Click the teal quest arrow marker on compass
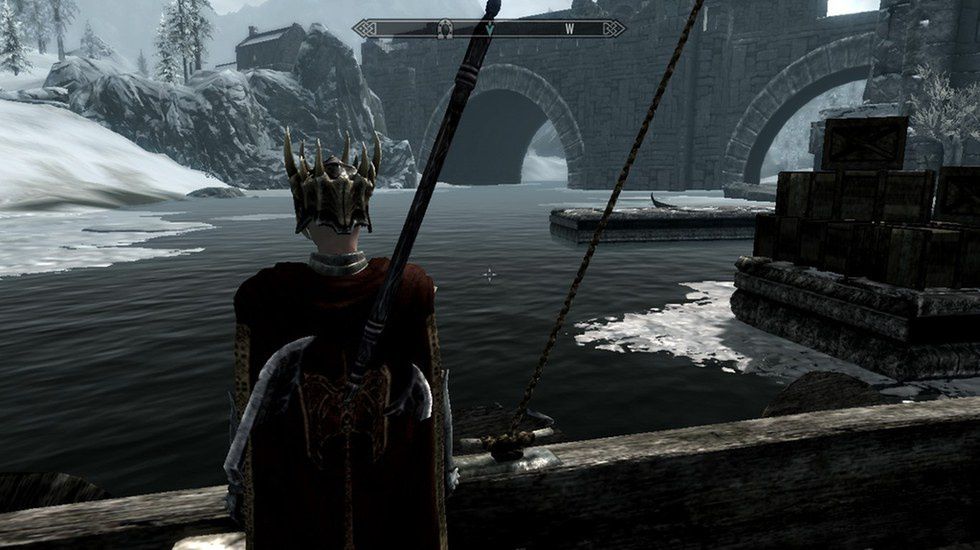Viewport: 980px width, 550px height. 490,29
